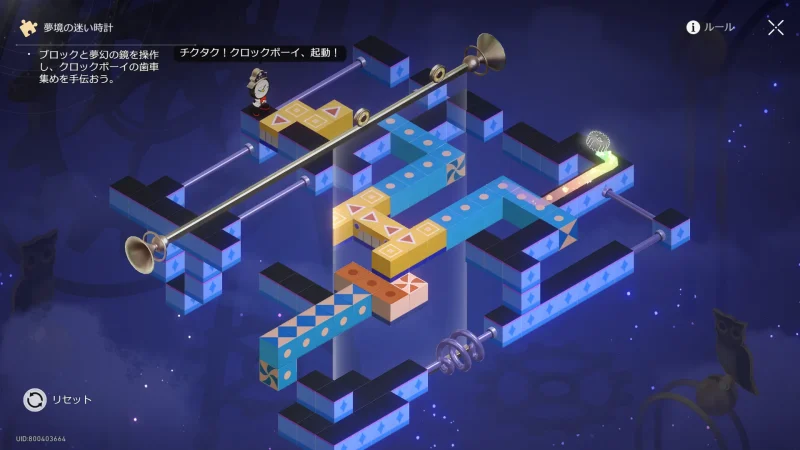Image resolution: width=800 pixels, height=450 pixels.
Task: Close the puzzle with the X button
Action: 775,27
